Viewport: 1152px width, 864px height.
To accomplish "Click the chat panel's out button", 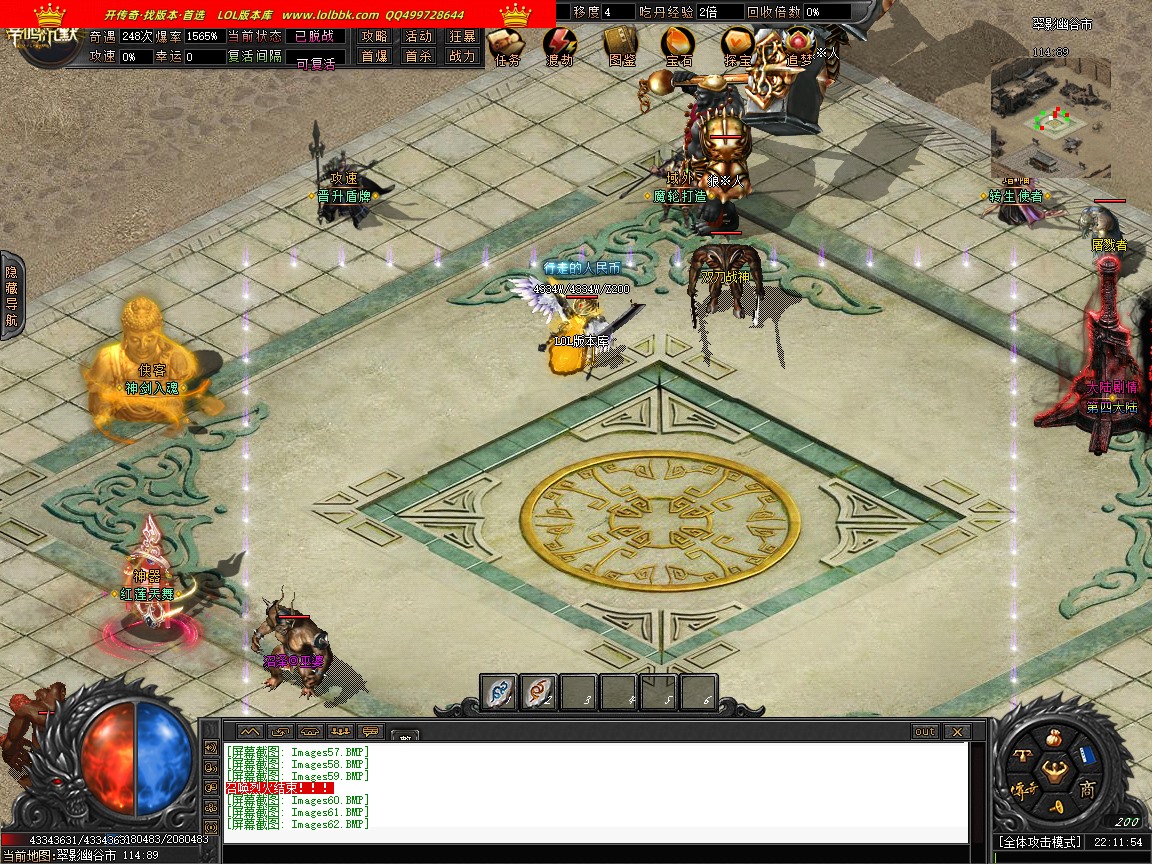I will [x=925, y=732].
